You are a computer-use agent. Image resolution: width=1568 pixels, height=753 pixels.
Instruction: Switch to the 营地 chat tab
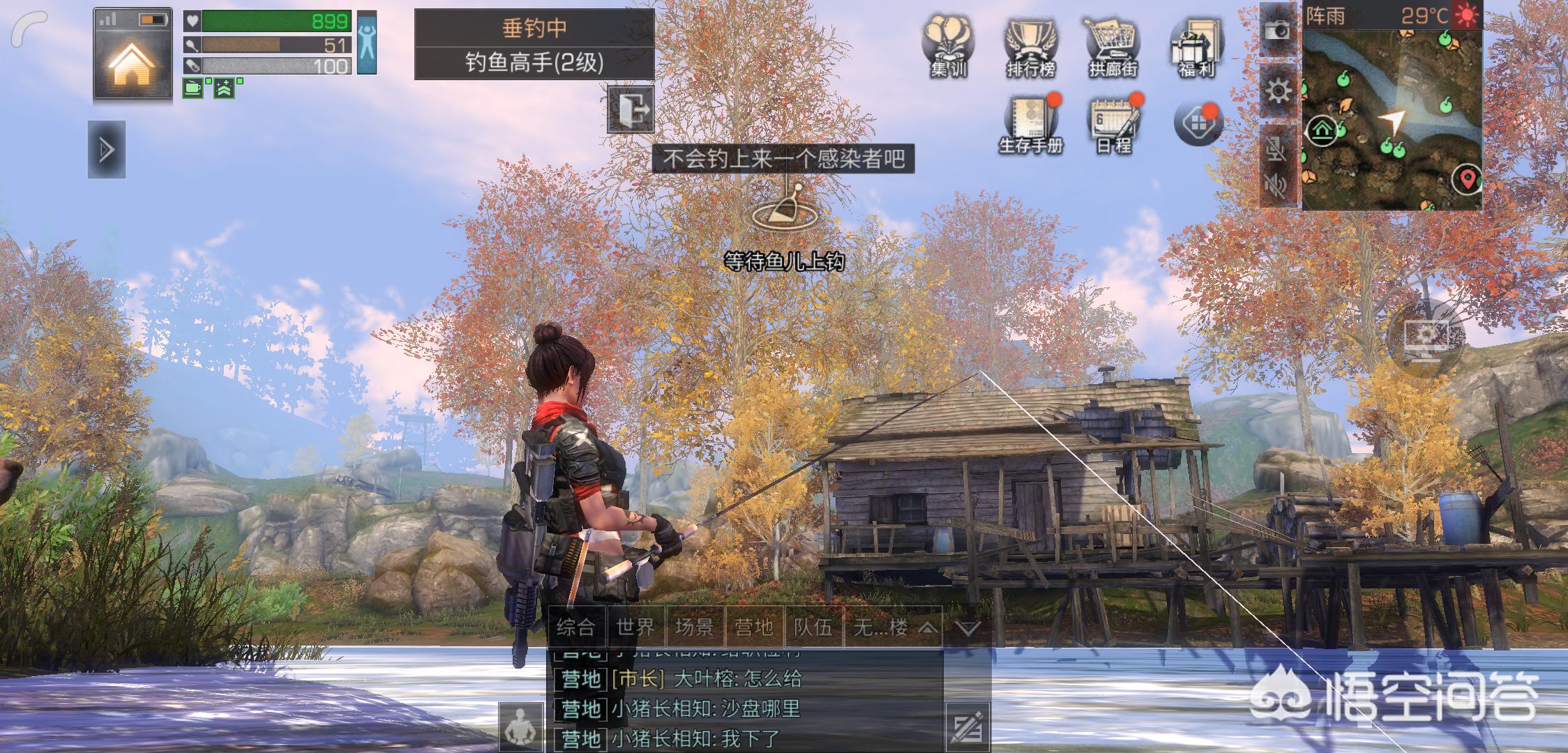pos(753,627)
